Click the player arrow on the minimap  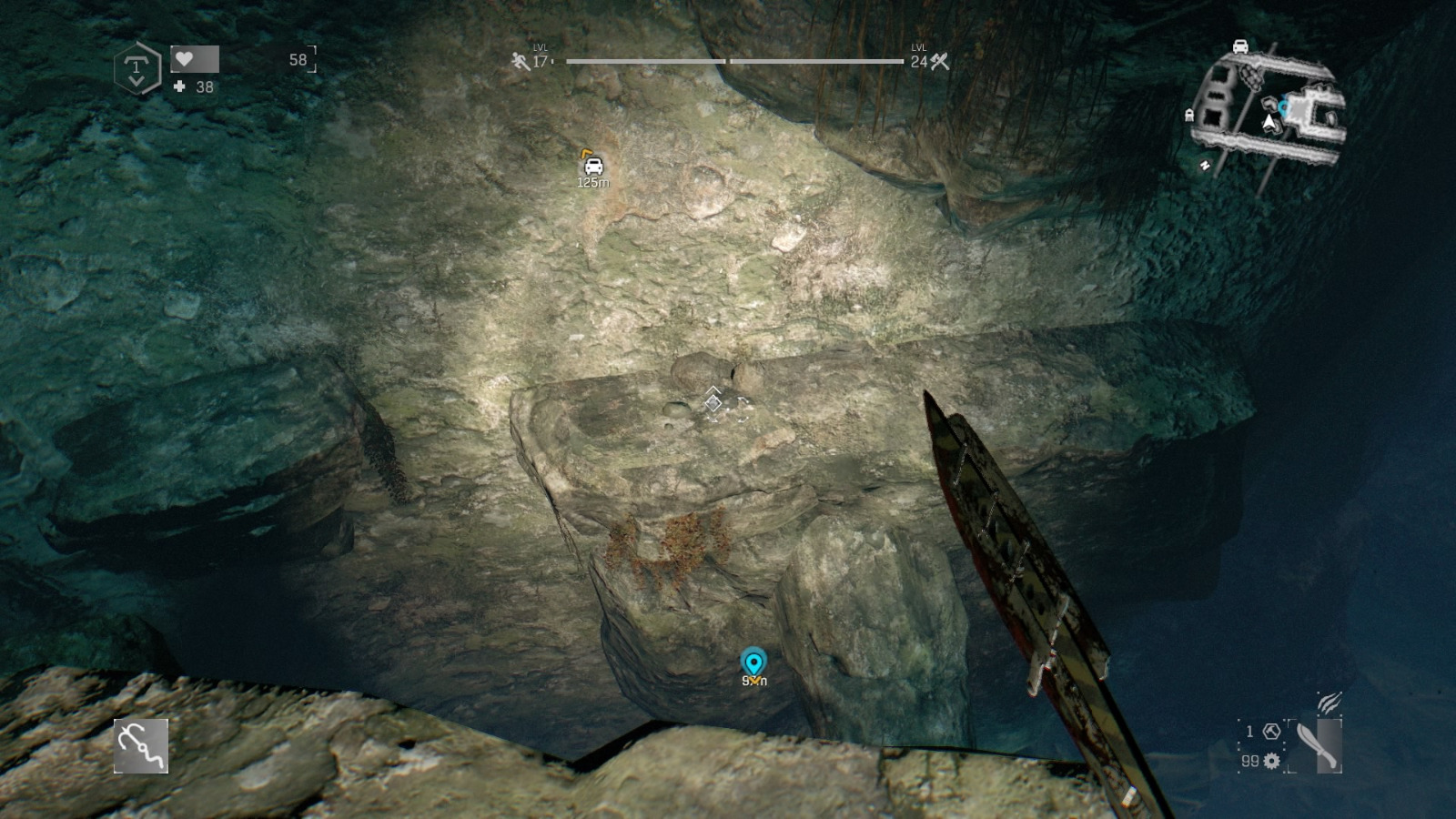coord(1269,122)
